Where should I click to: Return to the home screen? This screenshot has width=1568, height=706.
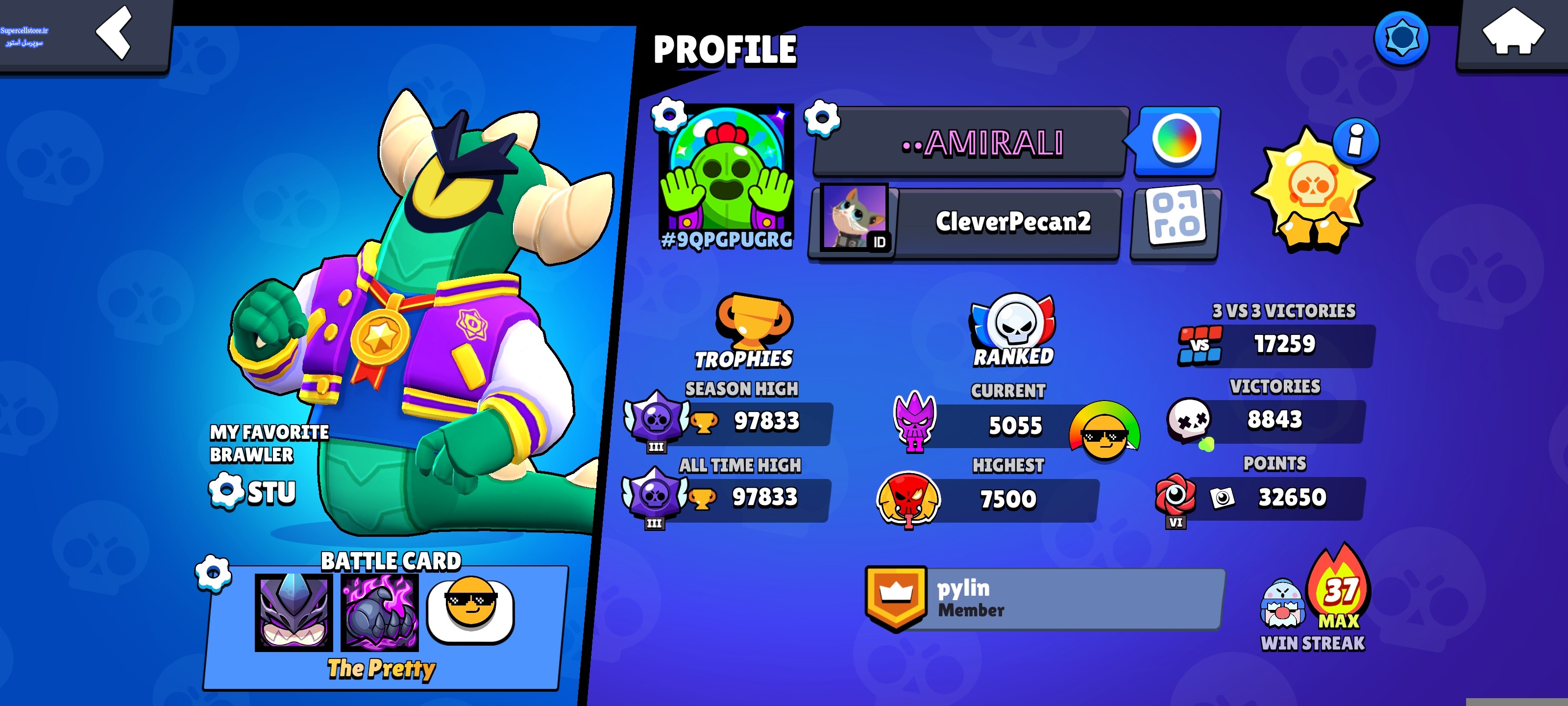pos(1513,32)
